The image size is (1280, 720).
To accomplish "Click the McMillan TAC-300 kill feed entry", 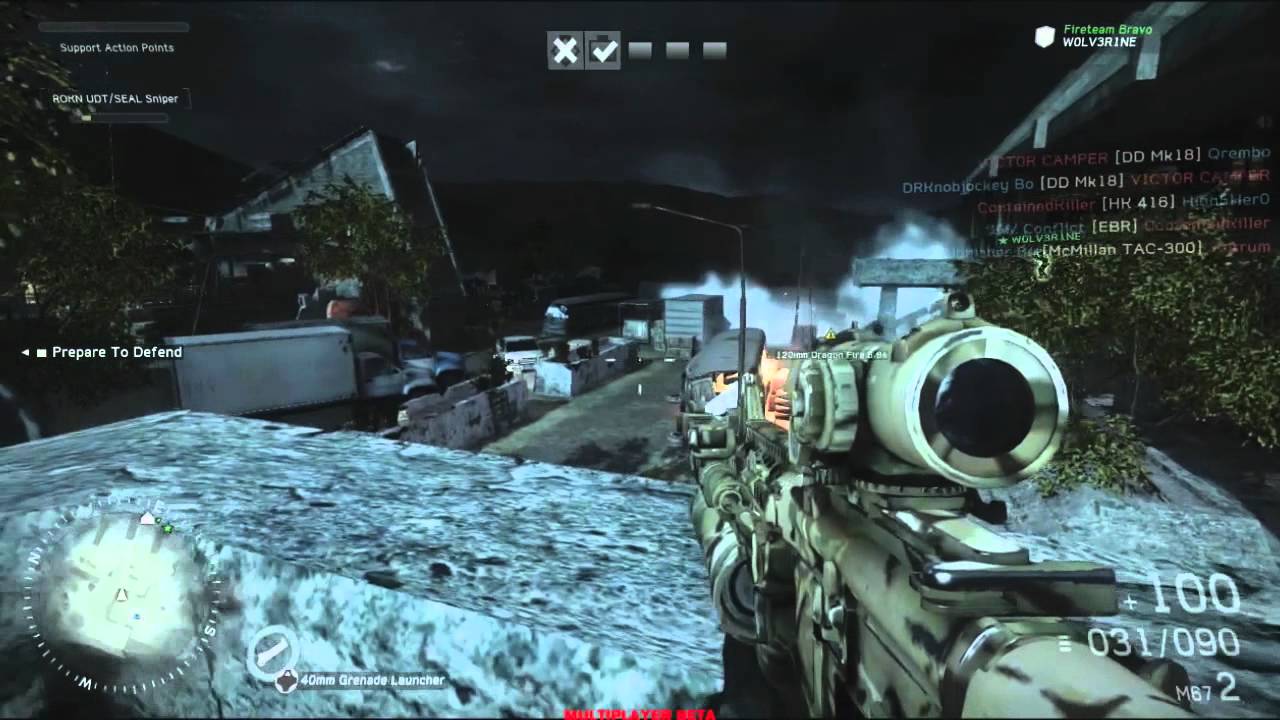I will [1122, 249].
